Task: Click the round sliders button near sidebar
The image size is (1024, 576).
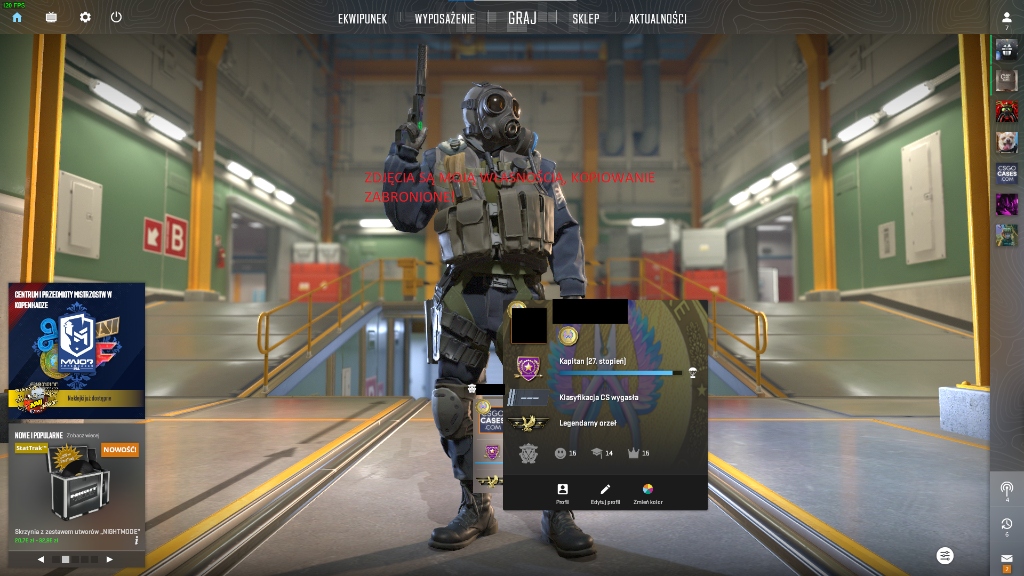Action: click(x=945, y=555)
